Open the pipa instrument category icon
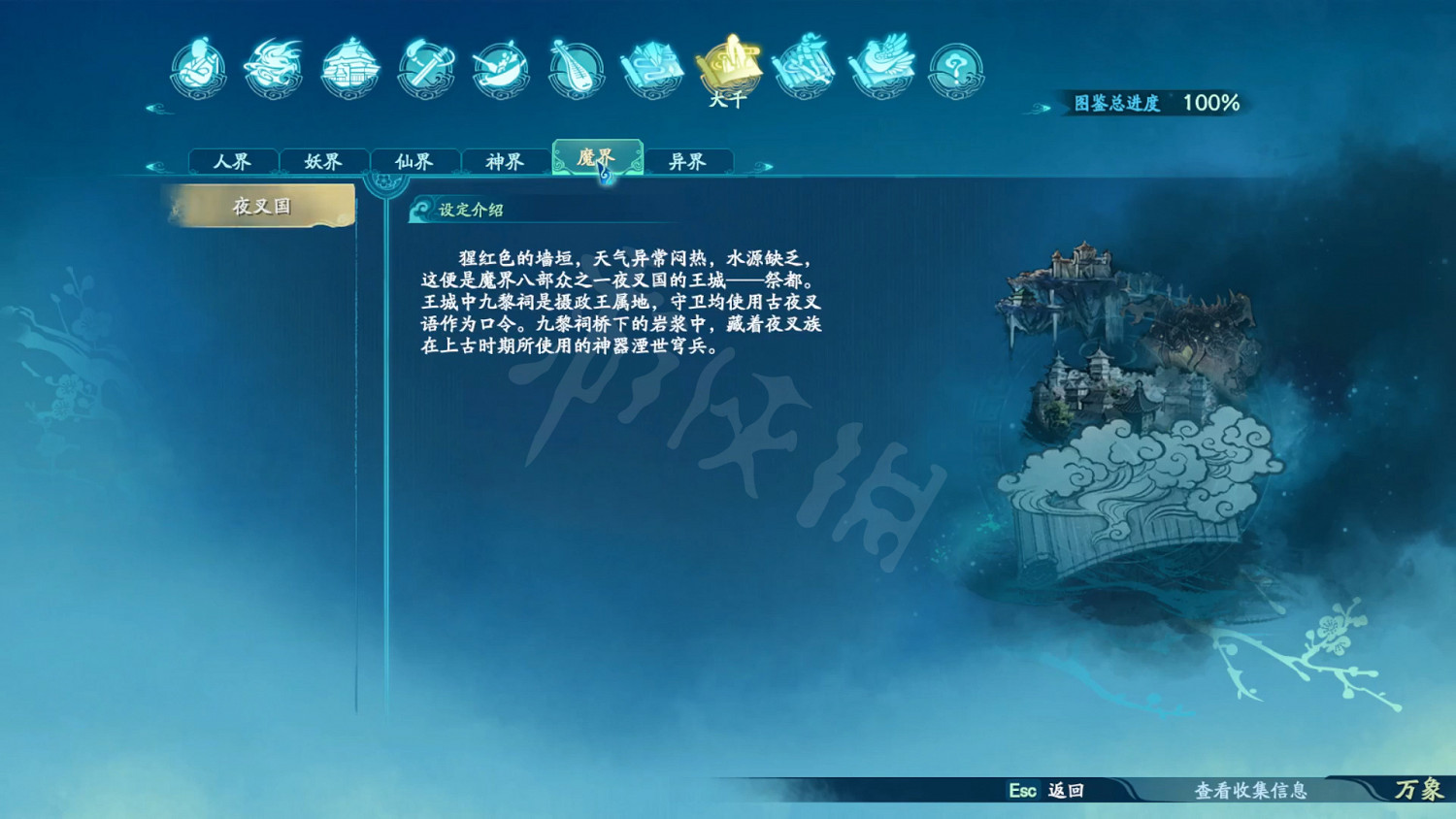The width and height of the screenshot is (1456, 819). pos(576,68)
